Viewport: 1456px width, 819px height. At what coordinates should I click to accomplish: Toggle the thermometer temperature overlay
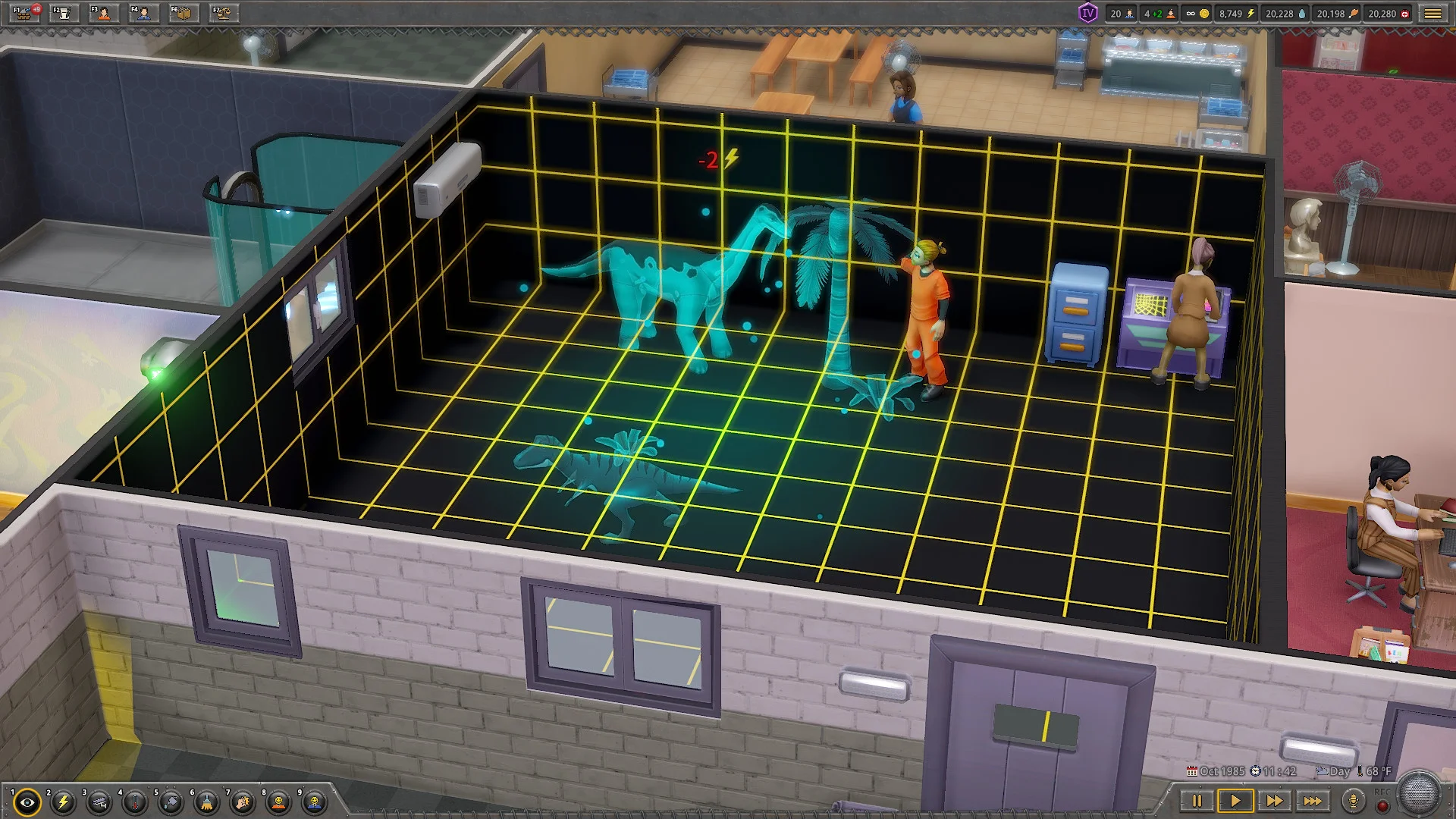[136, 802]
